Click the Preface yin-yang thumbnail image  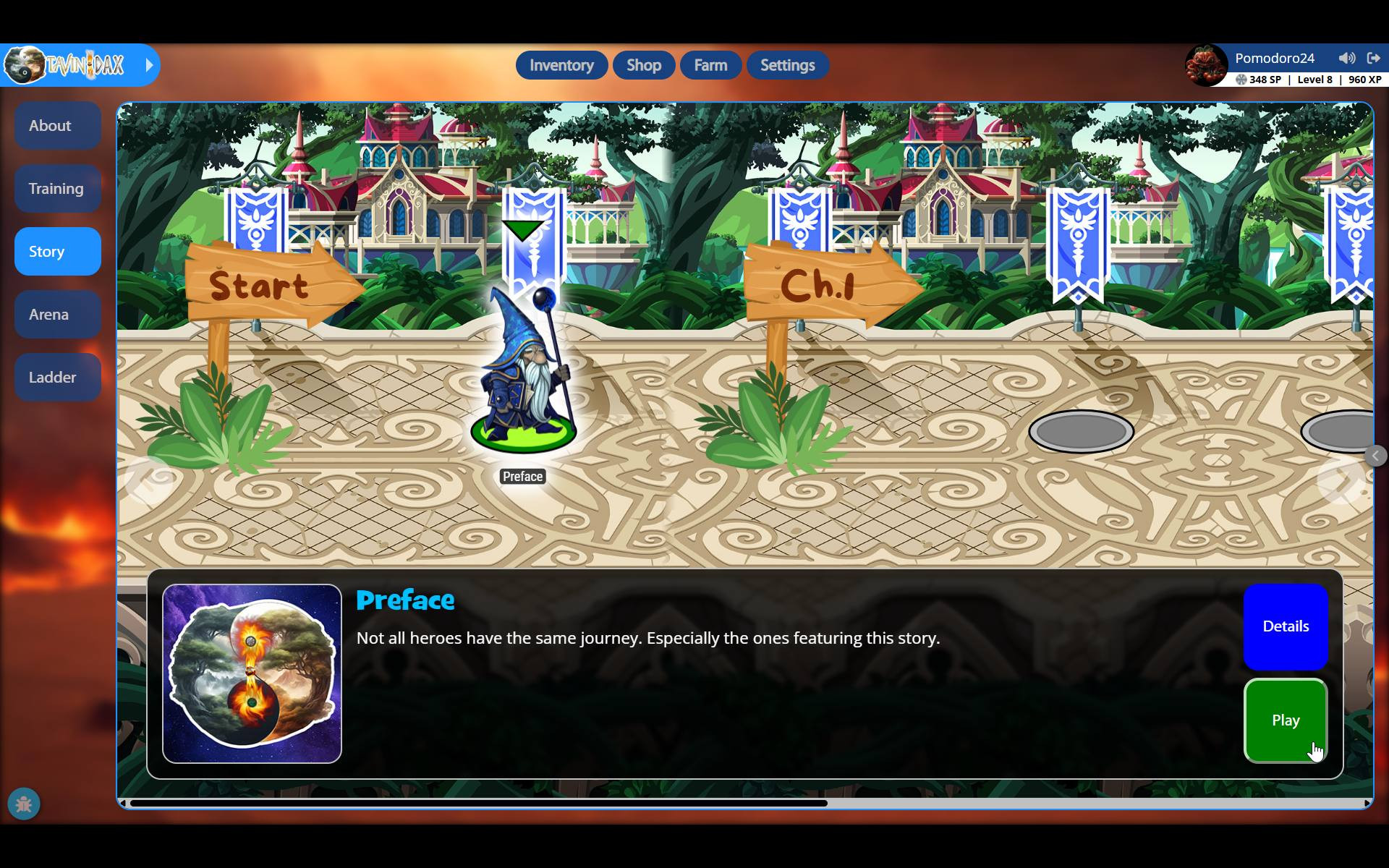pyautogui.click(x=252, y=673)
